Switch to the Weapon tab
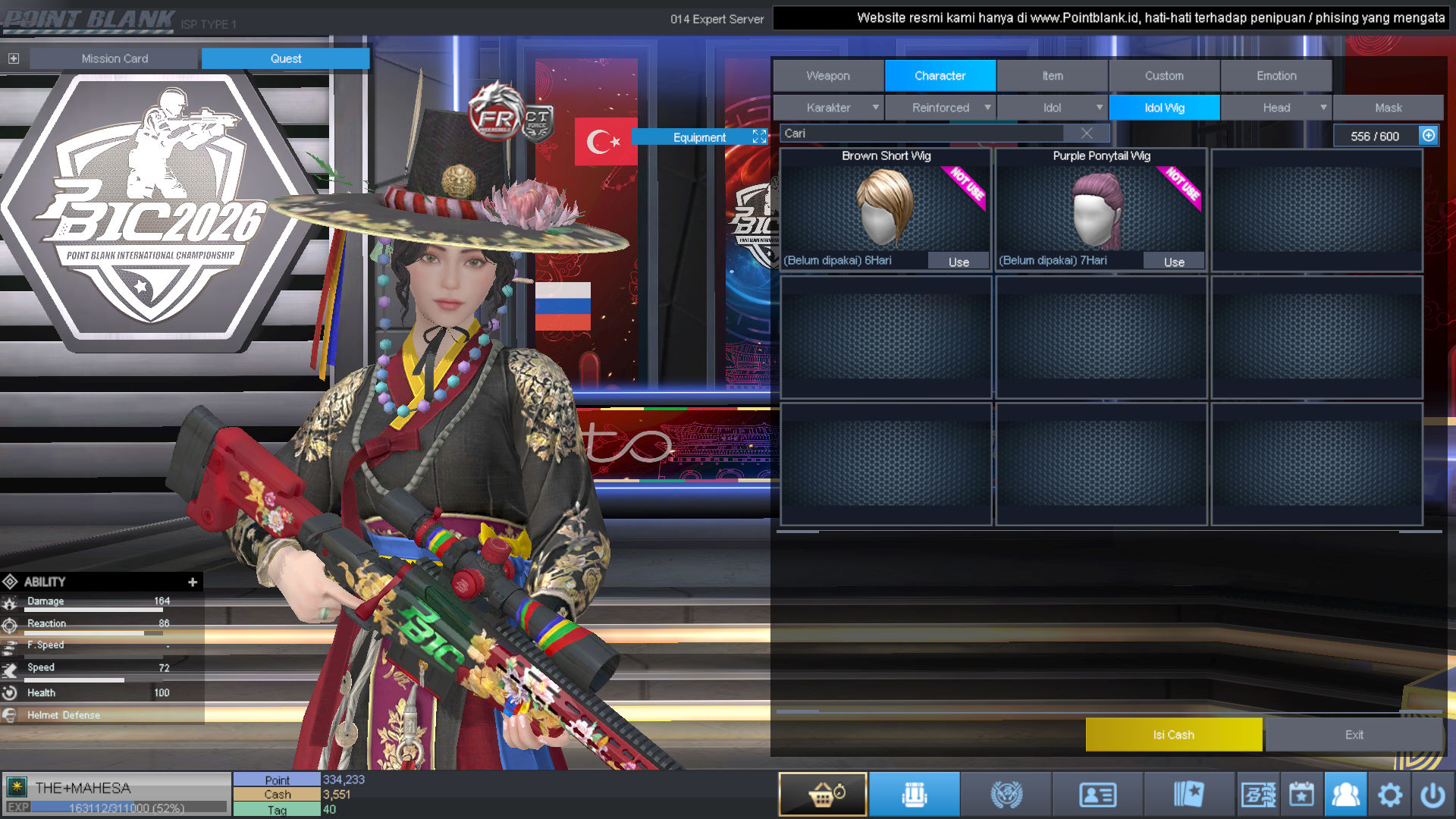The width and height of the screenshot is (1456, 819). [828, 76]
